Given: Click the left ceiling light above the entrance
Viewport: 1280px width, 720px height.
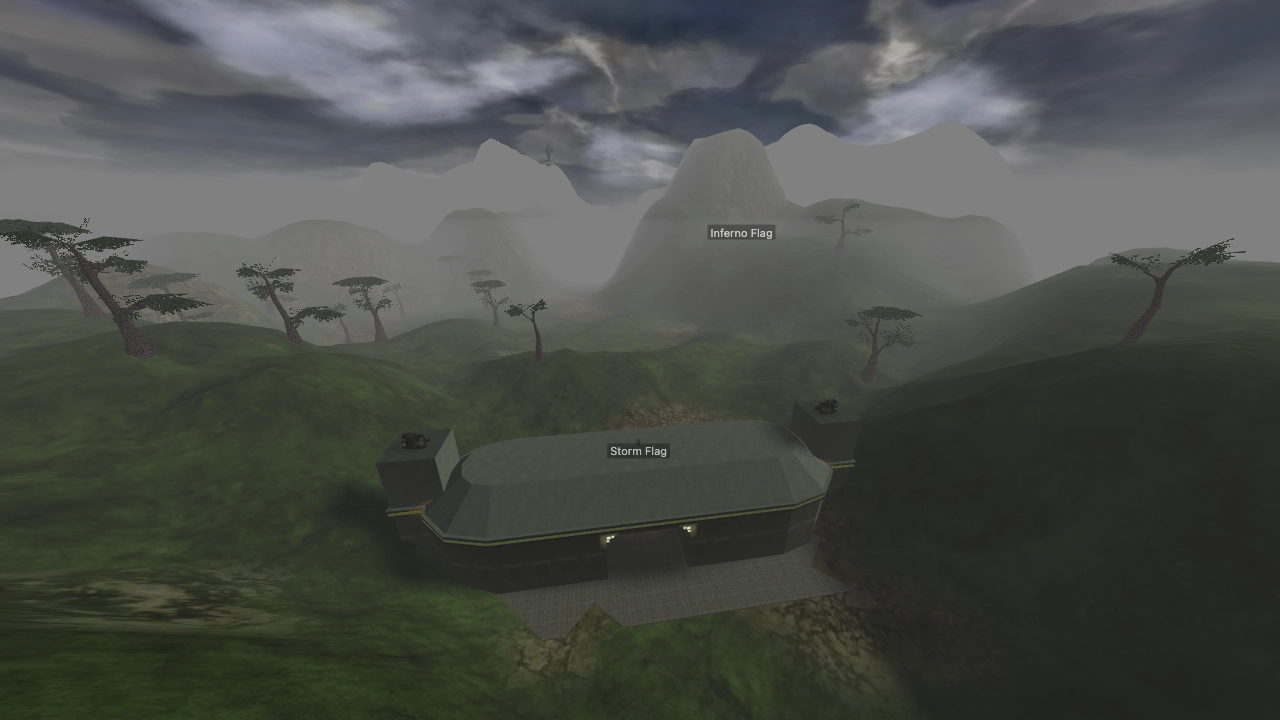Looking at the screenshot, I should coord(608,539).
